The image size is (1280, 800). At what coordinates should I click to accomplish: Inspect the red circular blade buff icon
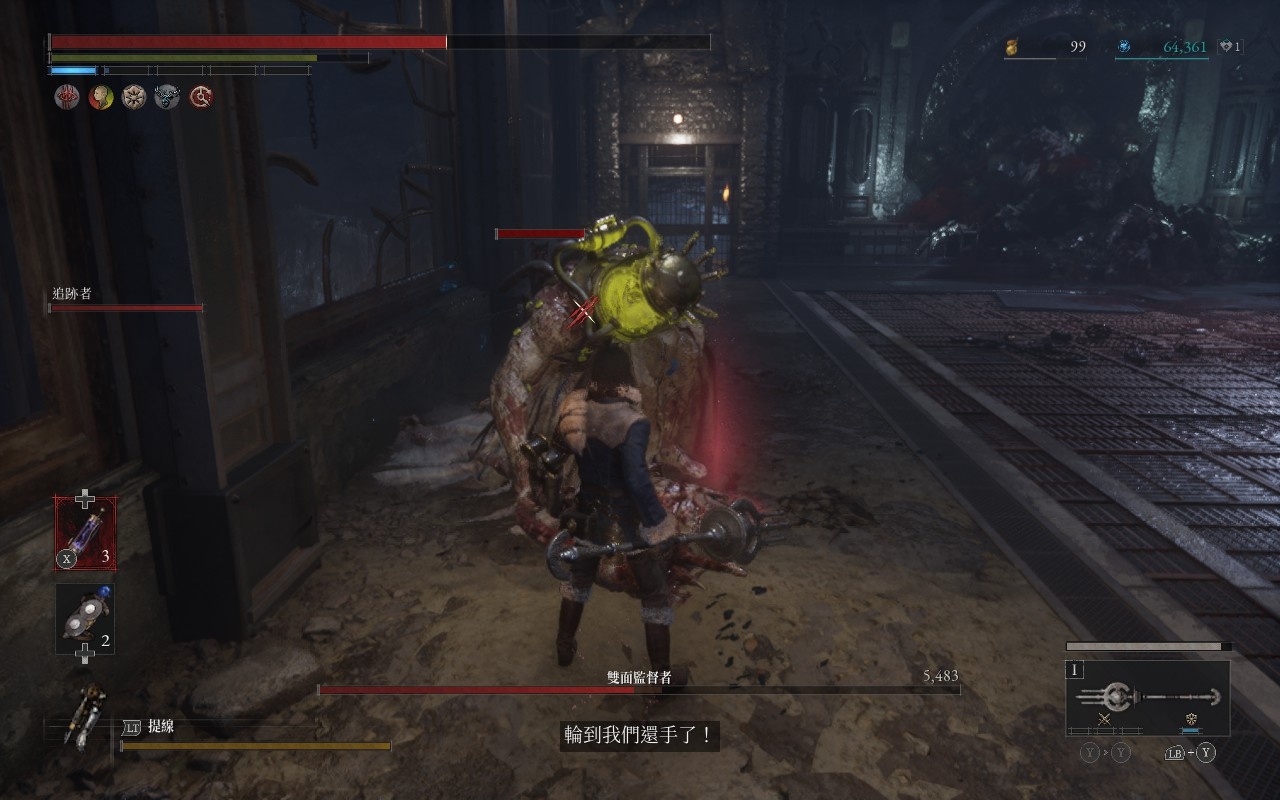click(x=201, y=97)
